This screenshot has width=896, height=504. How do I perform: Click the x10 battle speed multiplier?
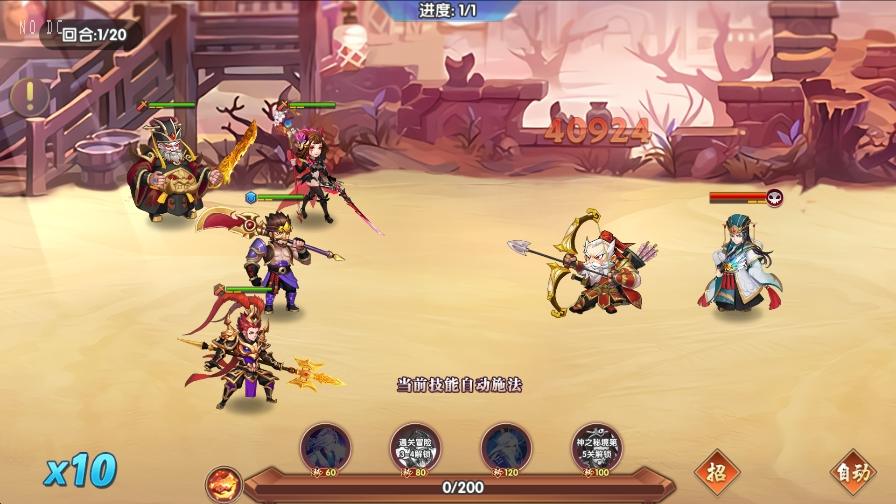pos(80,470)
